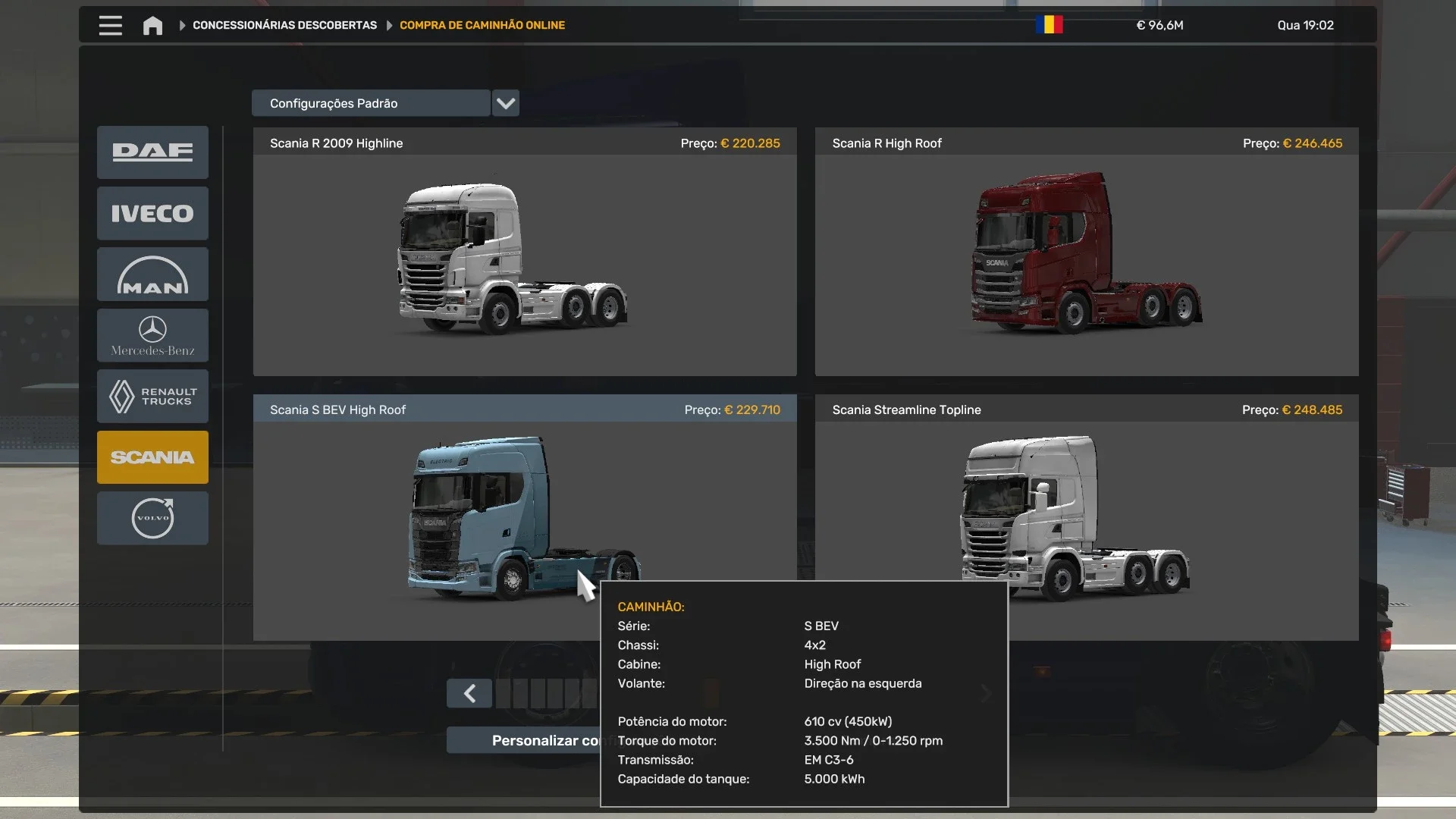
Task: Expand the Configurações Padrão dropdown
Action: coord(506,103)
